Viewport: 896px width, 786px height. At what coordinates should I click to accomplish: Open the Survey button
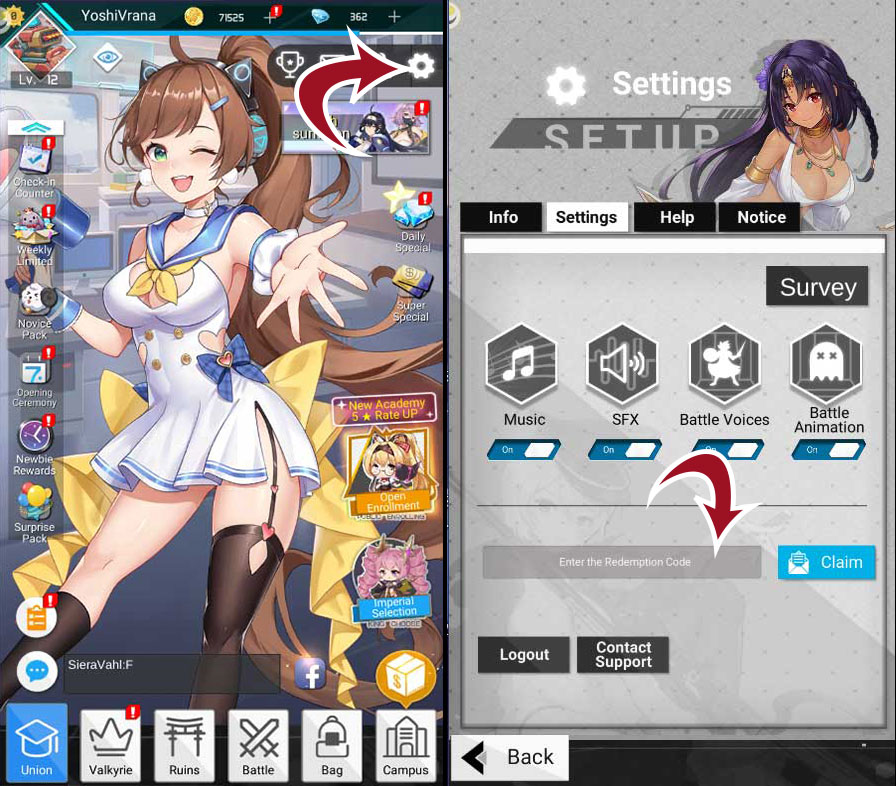817,287
